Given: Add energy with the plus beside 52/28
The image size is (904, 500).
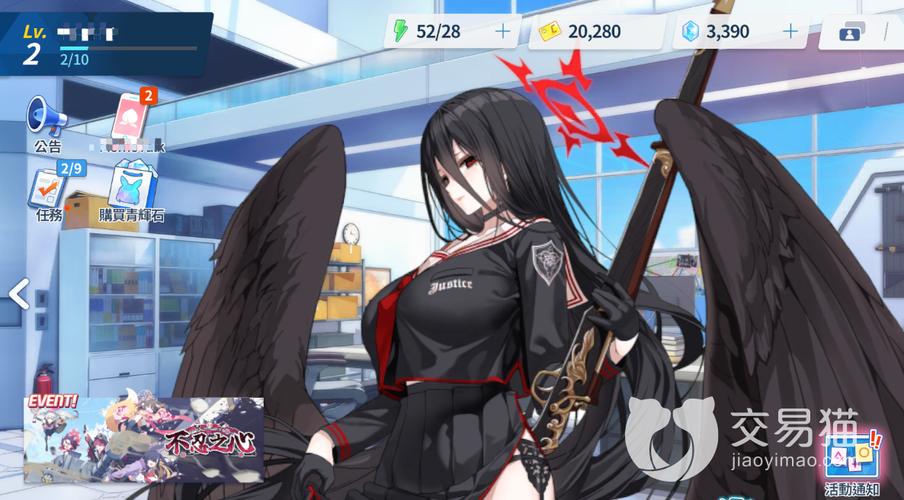Looking at the screenshot, I should (x=502, y=32).
